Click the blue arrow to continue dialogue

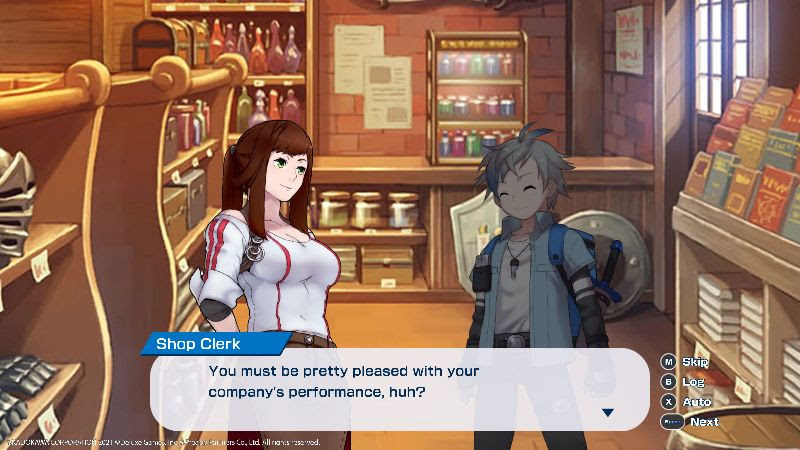607,412
